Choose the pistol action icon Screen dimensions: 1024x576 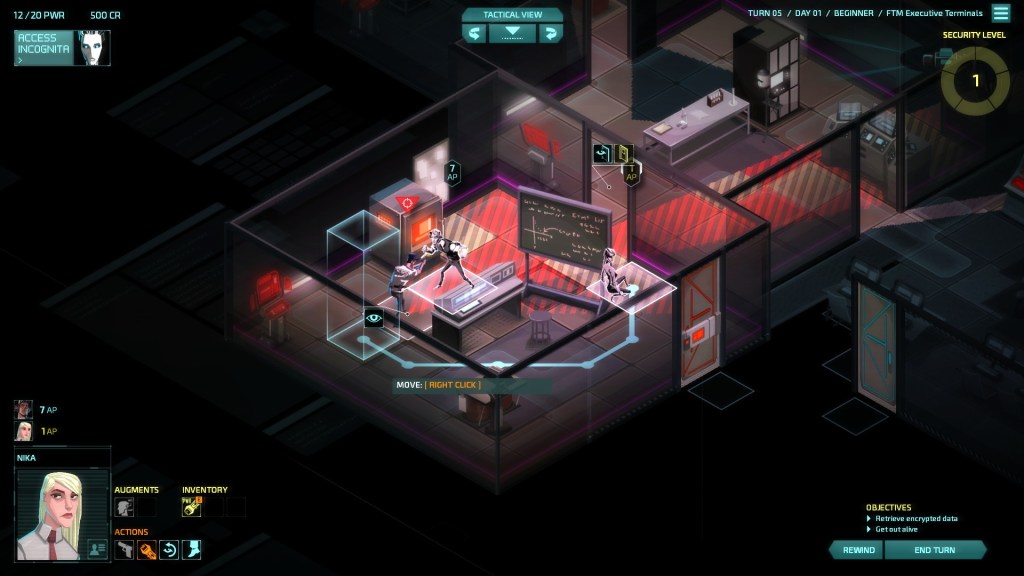124,549
